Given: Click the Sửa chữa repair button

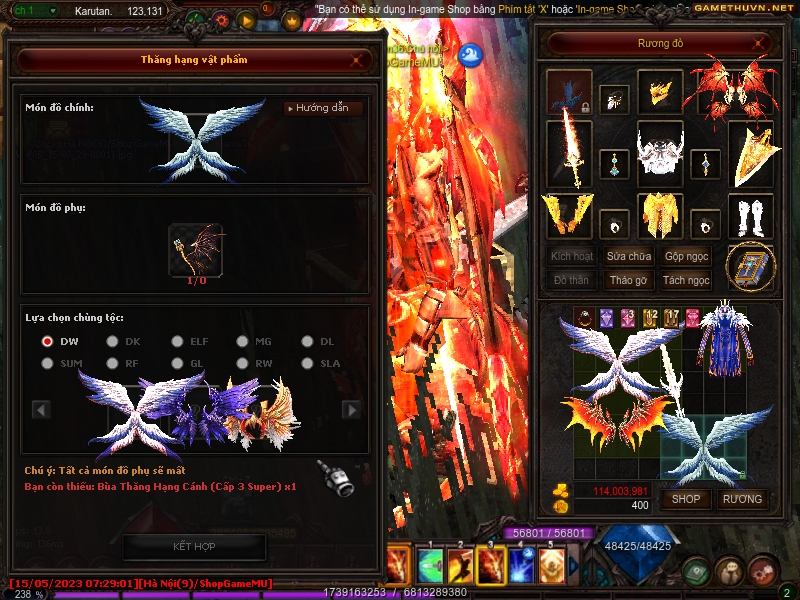Looking at the screenshot, I should [627, 257].
